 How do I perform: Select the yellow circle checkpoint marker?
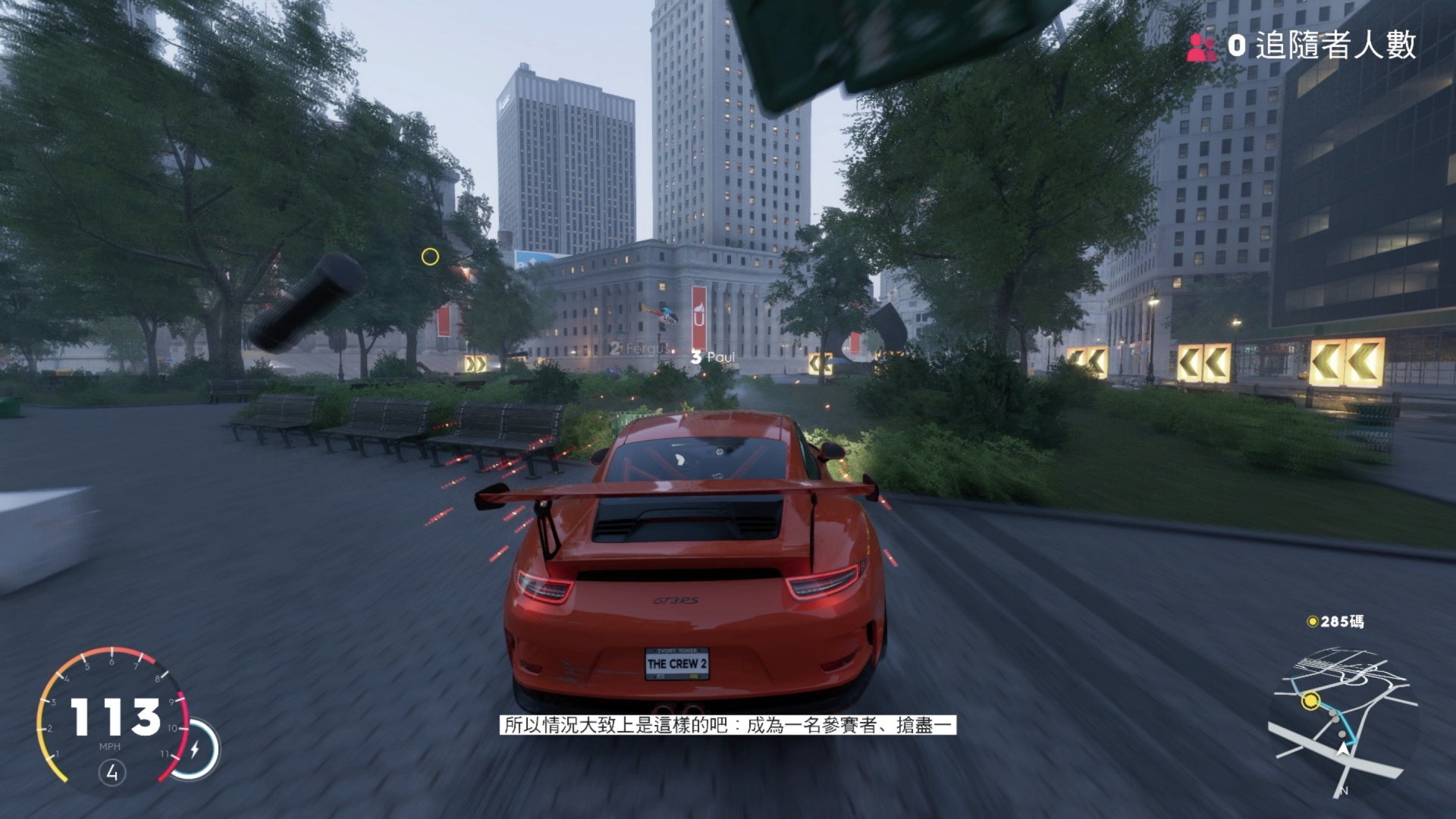(430, 257)
